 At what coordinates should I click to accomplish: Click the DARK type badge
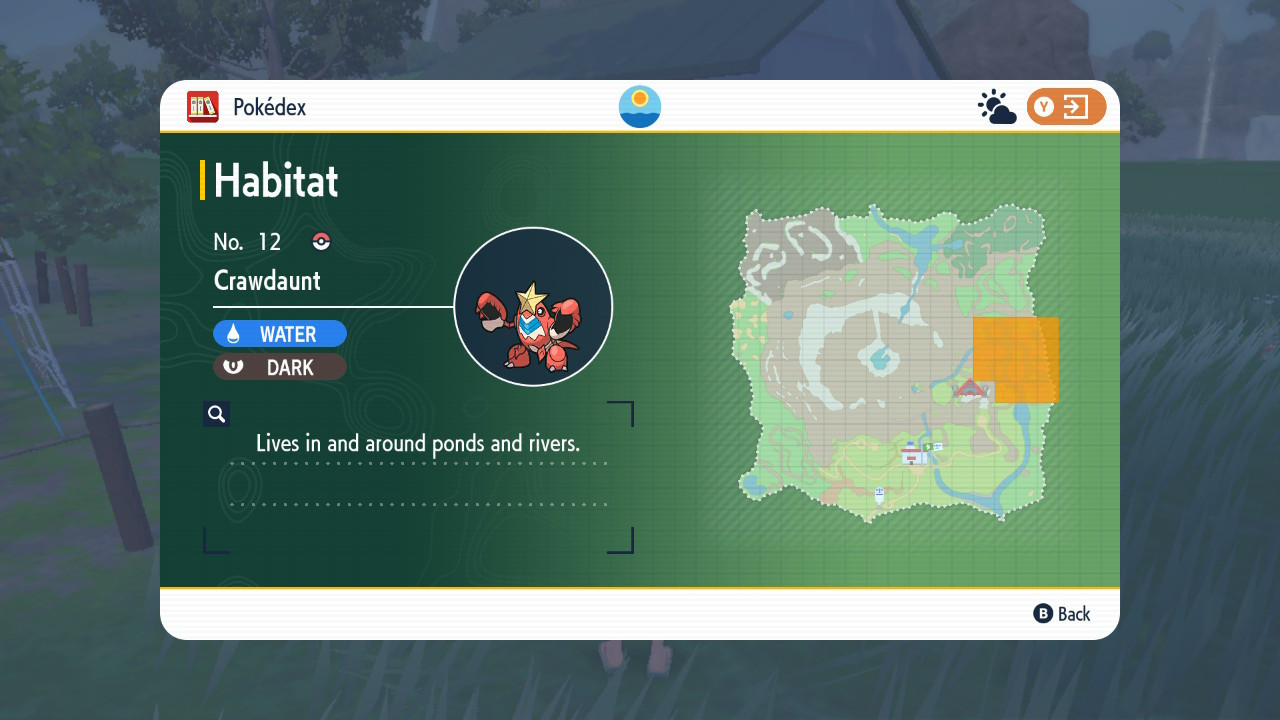280,367
